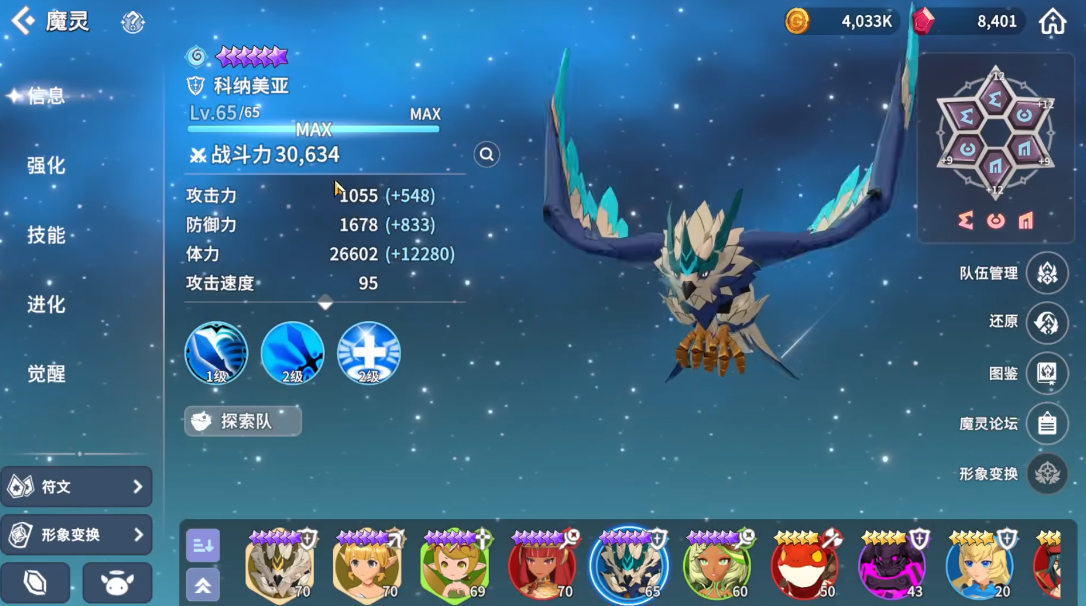1086x606 pixels.
Task: Open the sort order button
Action: pos(203,546)
